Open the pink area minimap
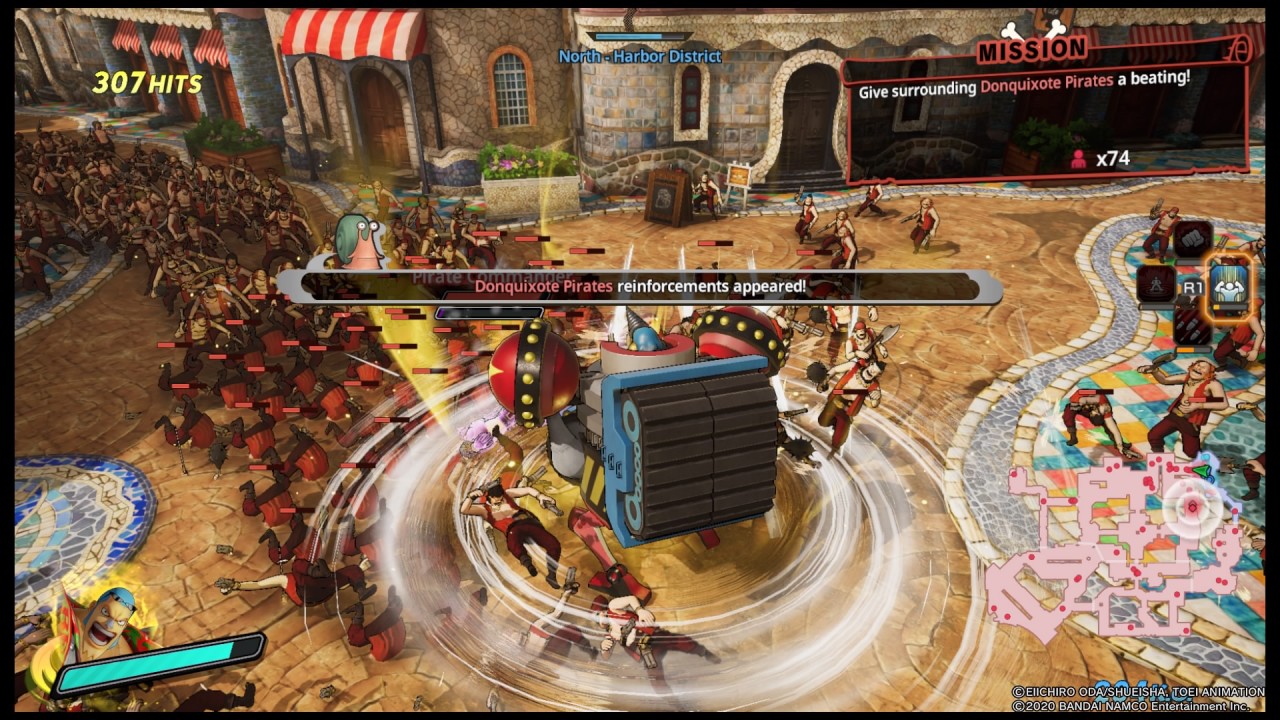The image size is (1280, 720). (x=1110, y=545)
